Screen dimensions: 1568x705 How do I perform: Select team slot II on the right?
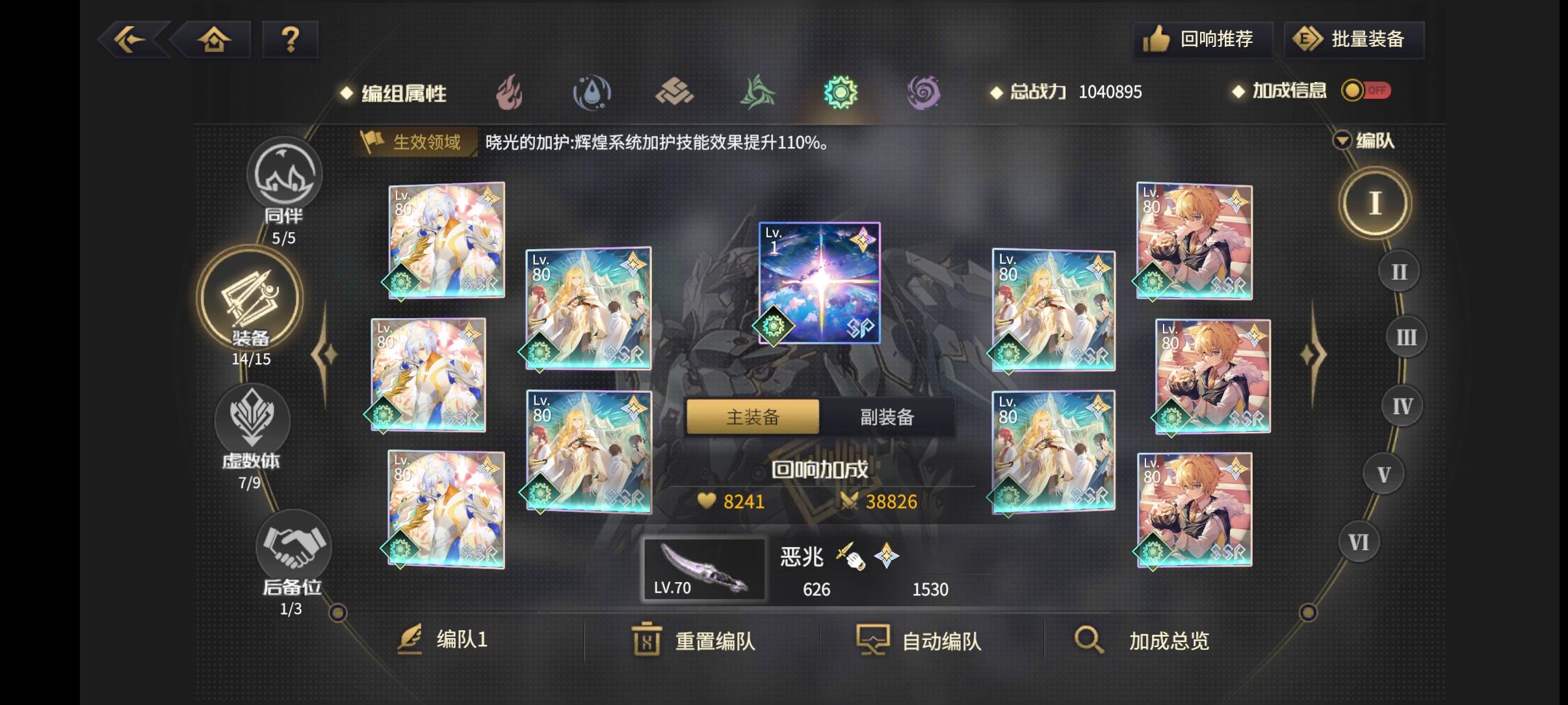point(1398,270)
